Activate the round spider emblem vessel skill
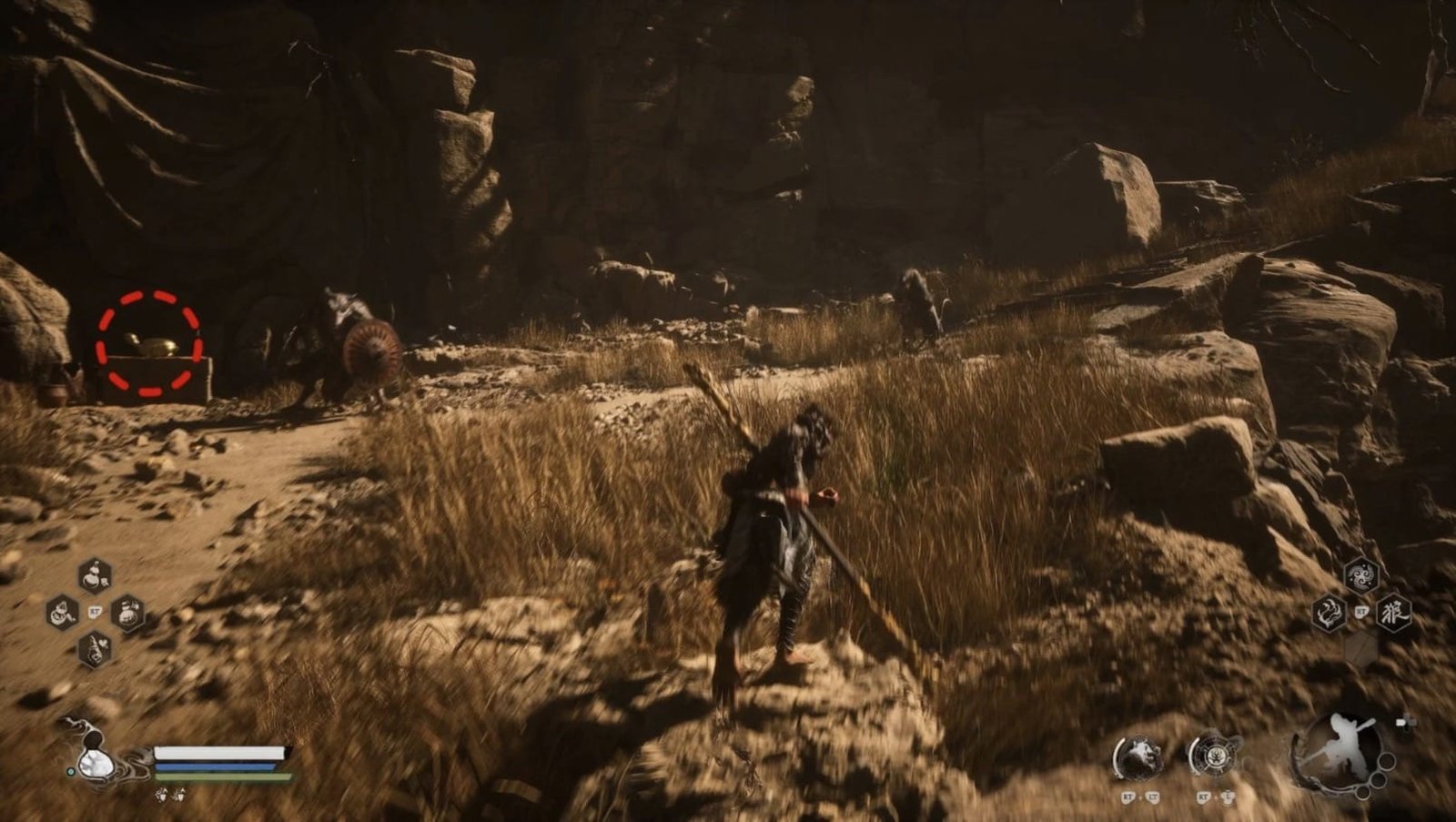 [x=1213, y=757]
